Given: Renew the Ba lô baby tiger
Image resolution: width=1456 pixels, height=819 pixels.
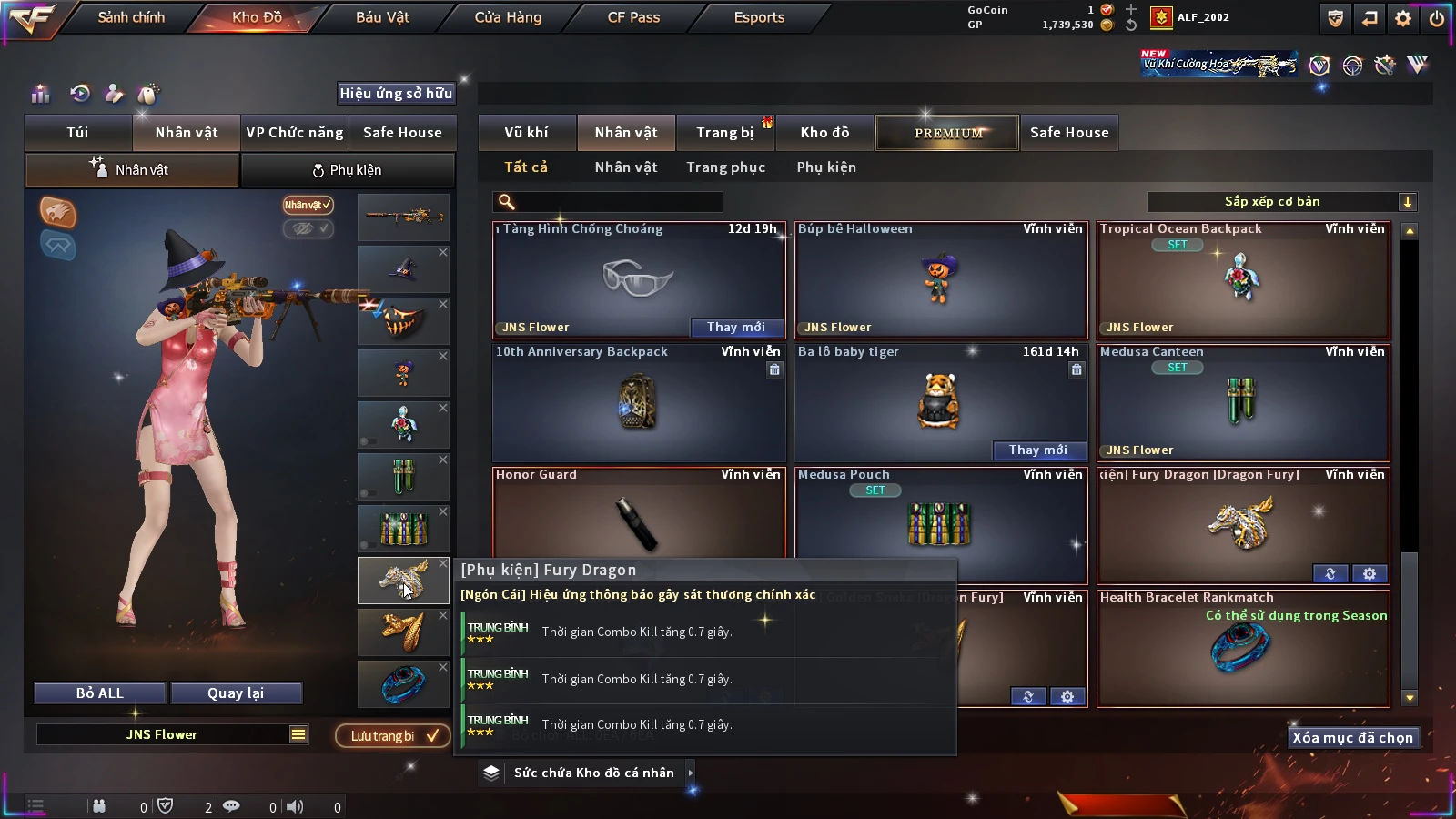Looking at the screenshot, I should [x=1037, y=450].
